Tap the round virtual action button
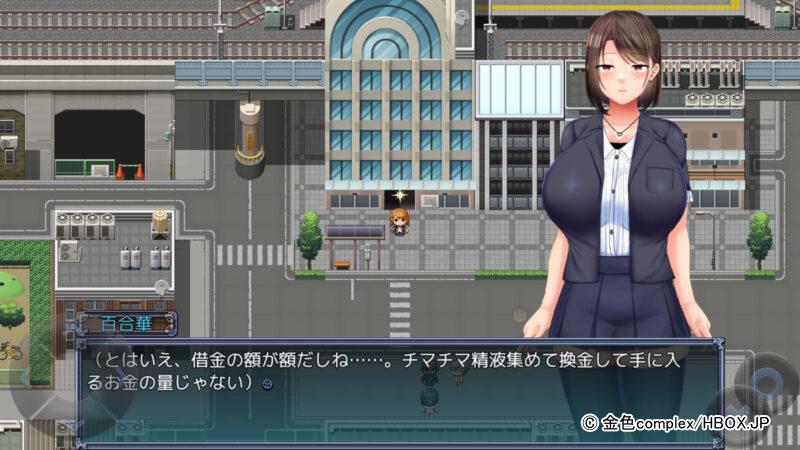The height and width of the screenshot is (450, 800). [x=767, y=385]
